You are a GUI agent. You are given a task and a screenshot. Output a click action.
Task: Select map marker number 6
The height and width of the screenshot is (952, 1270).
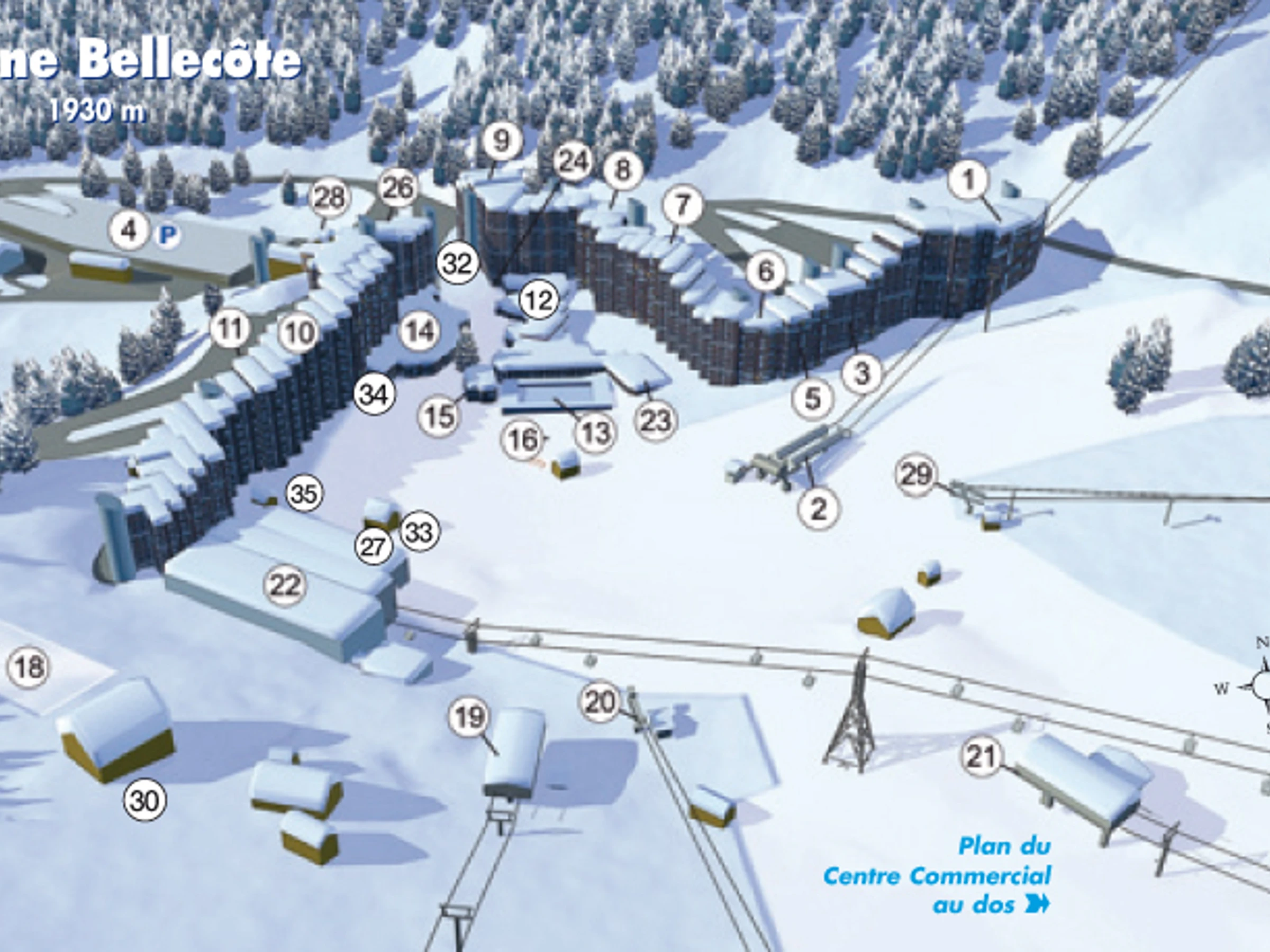(x=766, y=271)
